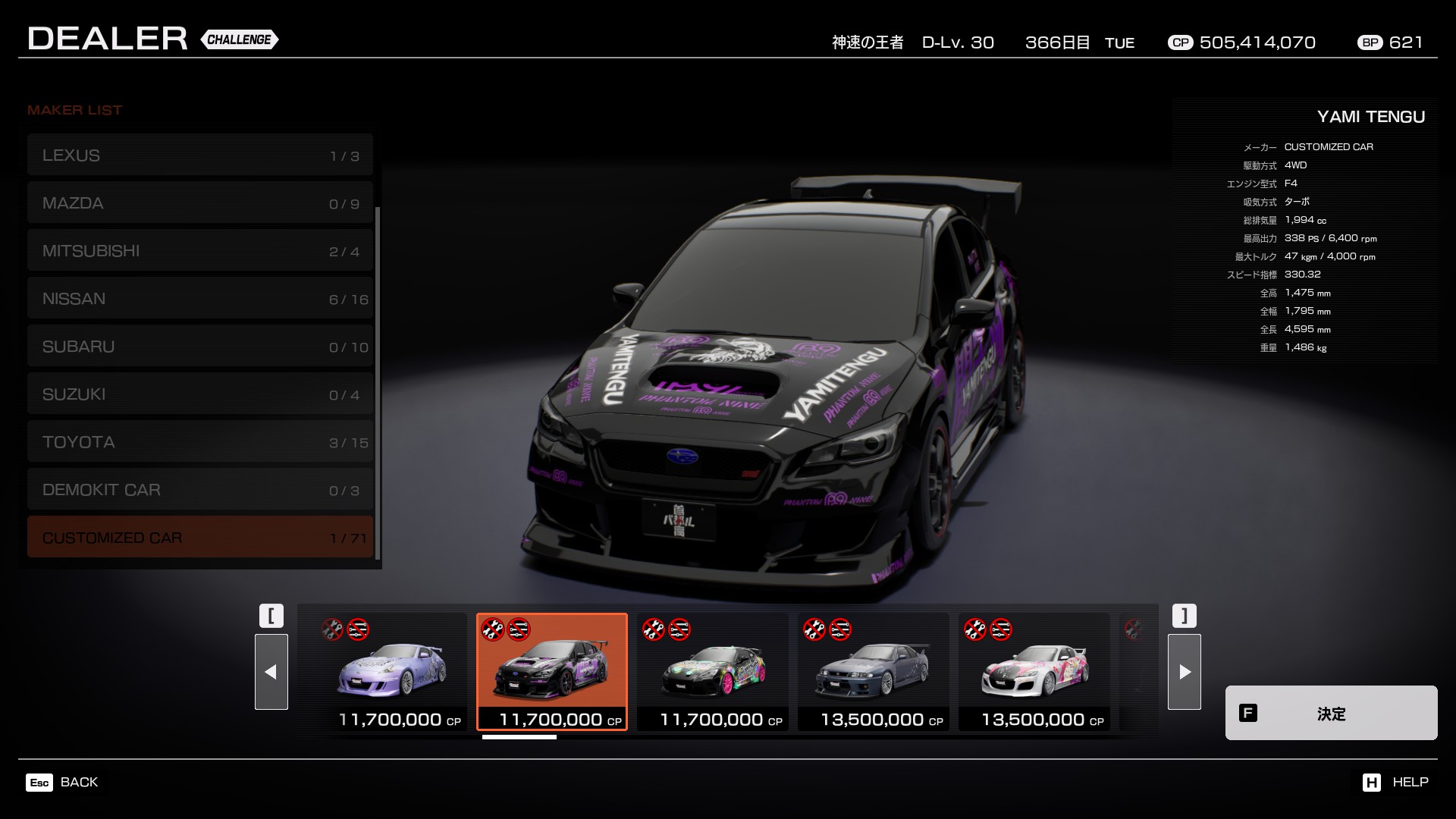Show next cars with the right arrow
Image resolution: width=1456 pixels, height=819 pixels.
pos(1185,672)
